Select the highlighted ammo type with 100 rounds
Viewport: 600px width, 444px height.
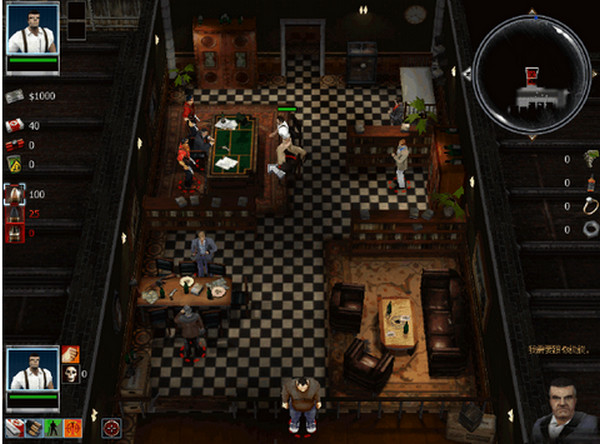click(15, 193)
